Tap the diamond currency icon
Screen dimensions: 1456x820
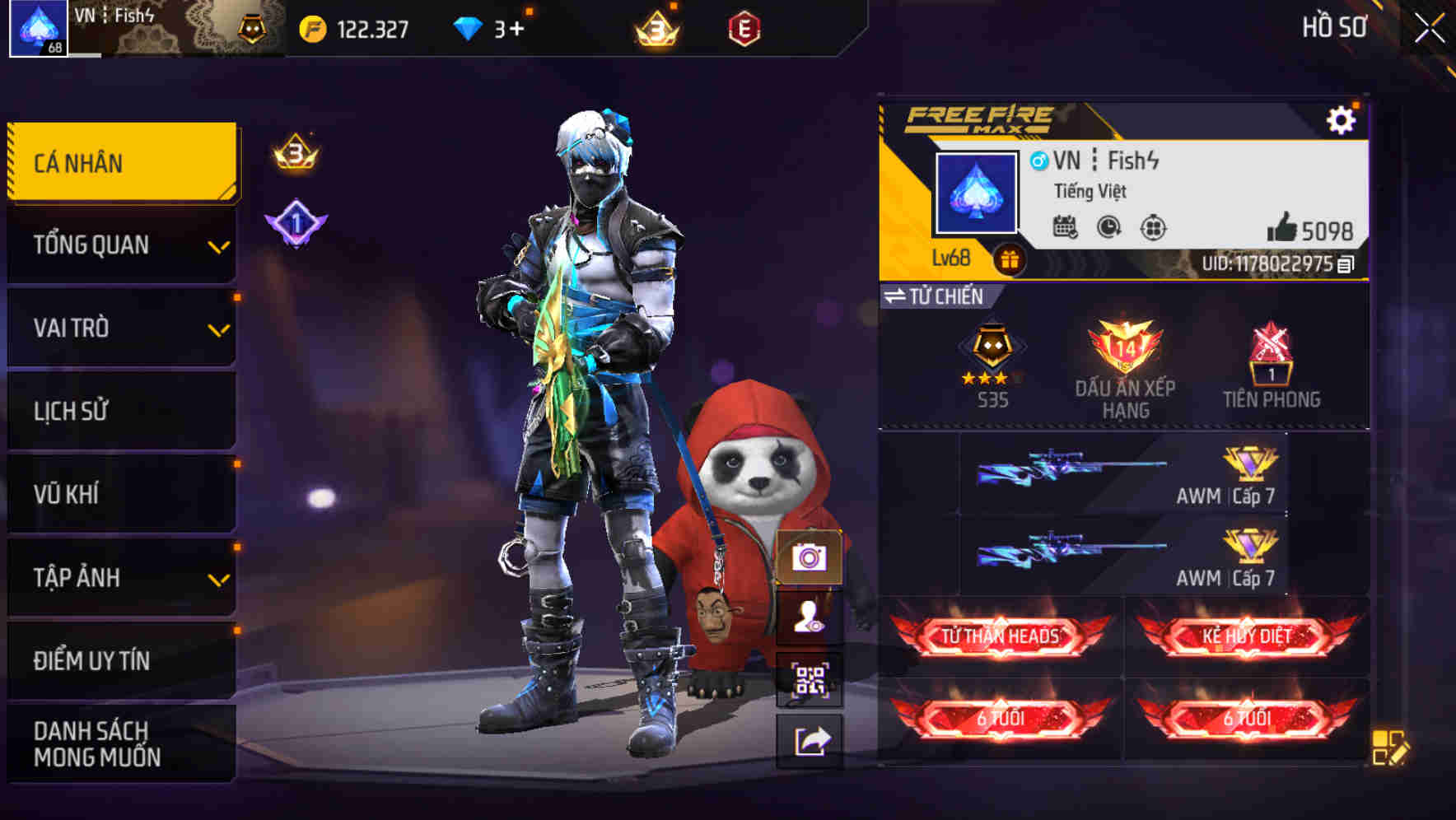pyautogui.click(x=464, y=27)
